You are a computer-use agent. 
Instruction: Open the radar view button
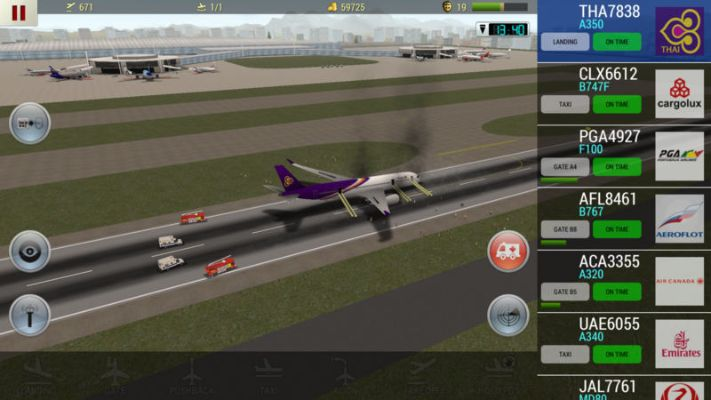click(508, 315)
